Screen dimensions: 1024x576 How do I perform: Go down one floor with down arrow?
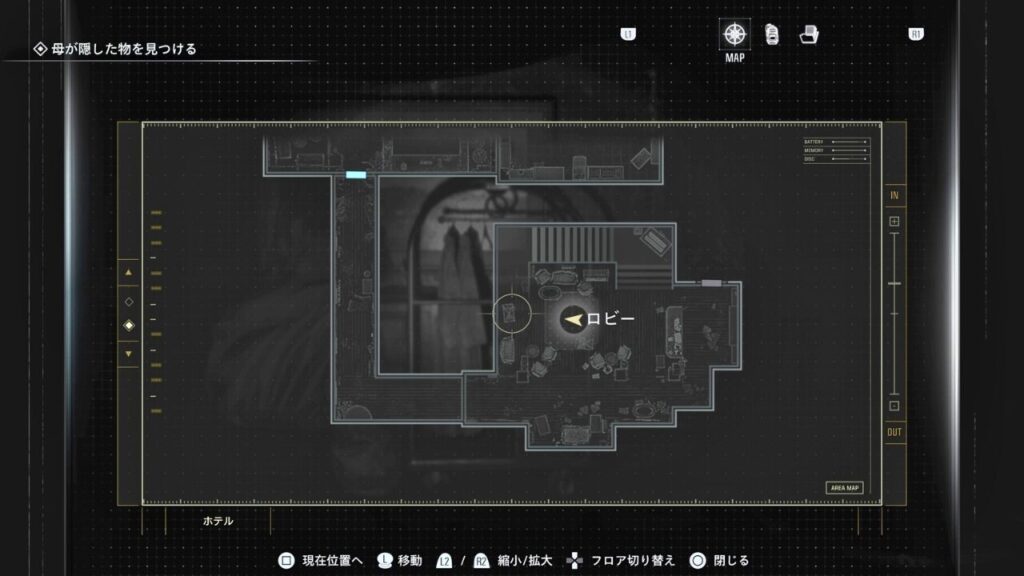tap(128, 353)
